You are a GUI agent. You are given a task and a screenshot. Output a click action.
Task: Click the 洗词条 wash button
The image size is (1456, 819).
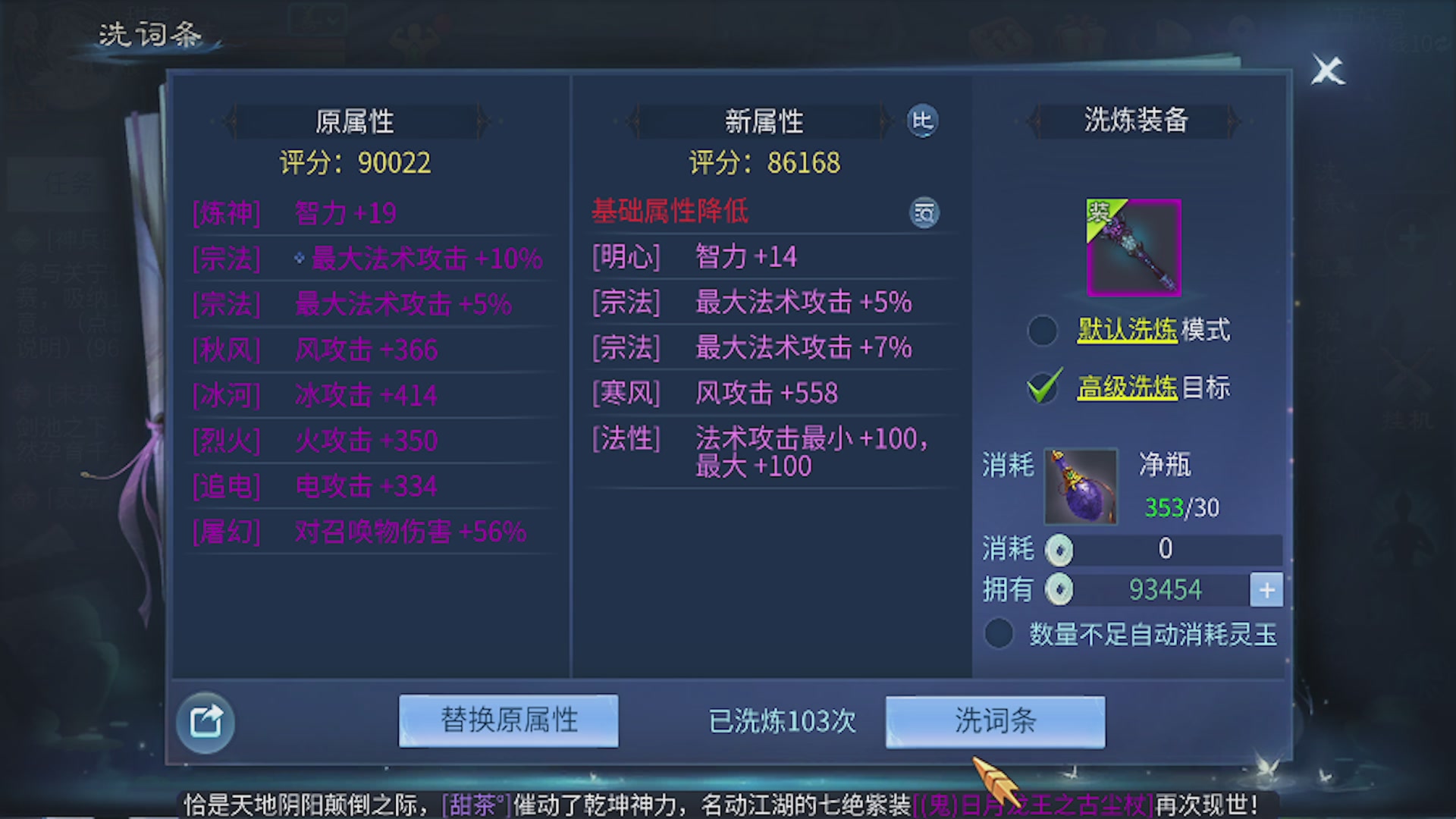point(995,721)
